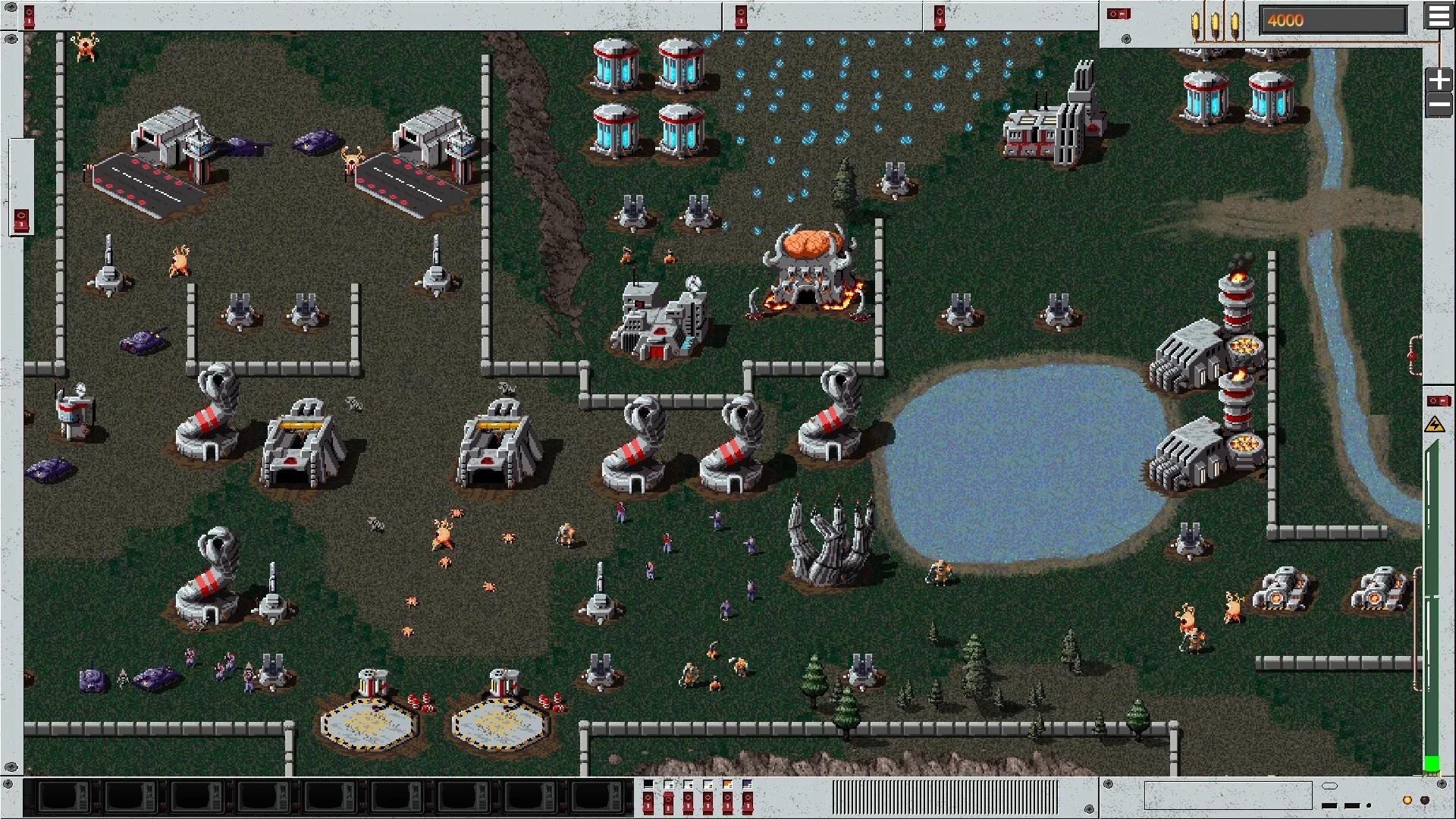Click the dark indicator lamp on the bottom-right console
Image resolution: width=1456 pixels, height=819 pixels.
pyautogui.click(x=1425, y=802)
